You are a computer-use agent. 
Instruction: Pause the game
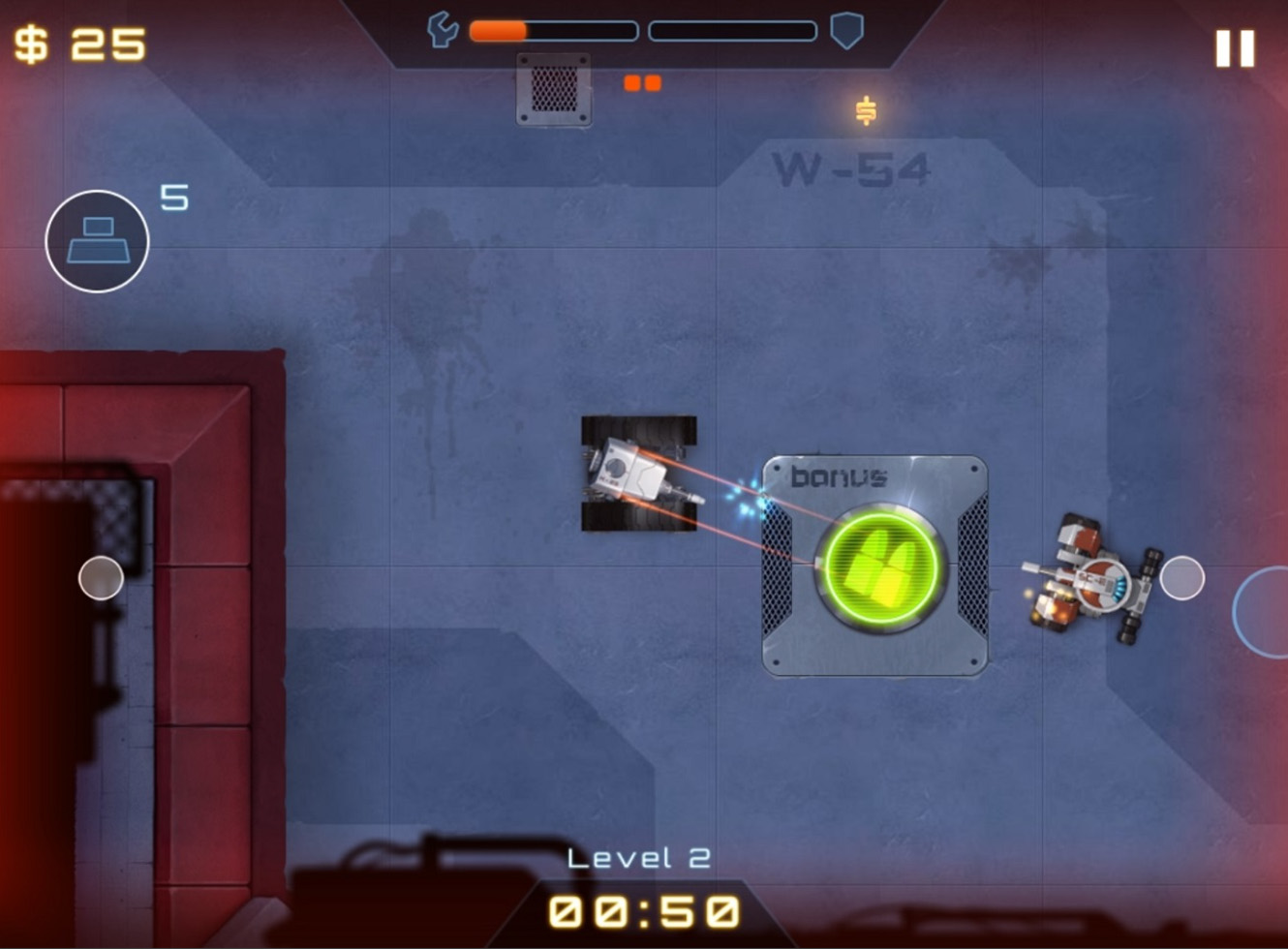coord(1235,48)
